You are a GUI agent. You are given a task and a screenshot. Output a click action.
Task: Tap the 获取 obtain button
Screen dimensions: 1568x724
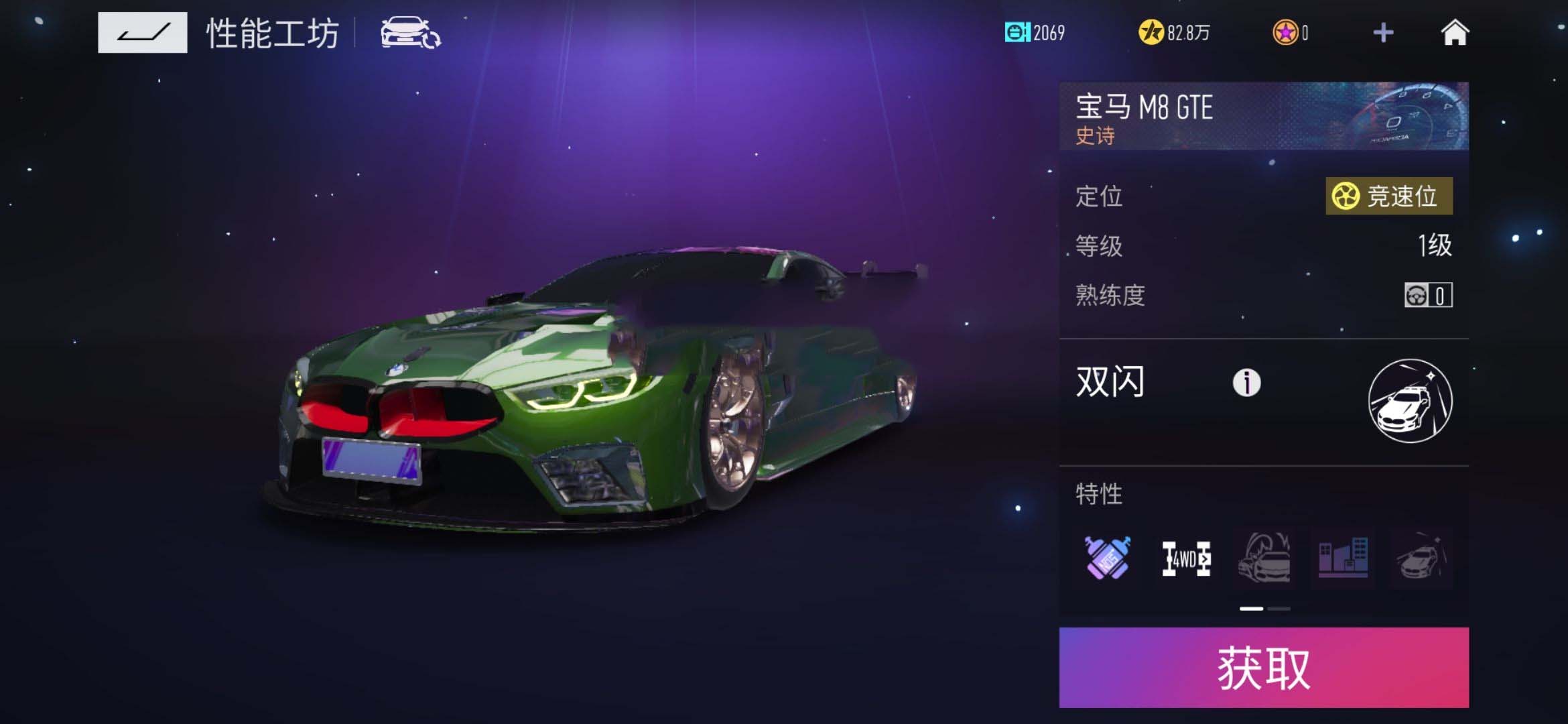tap(1263, 668)
